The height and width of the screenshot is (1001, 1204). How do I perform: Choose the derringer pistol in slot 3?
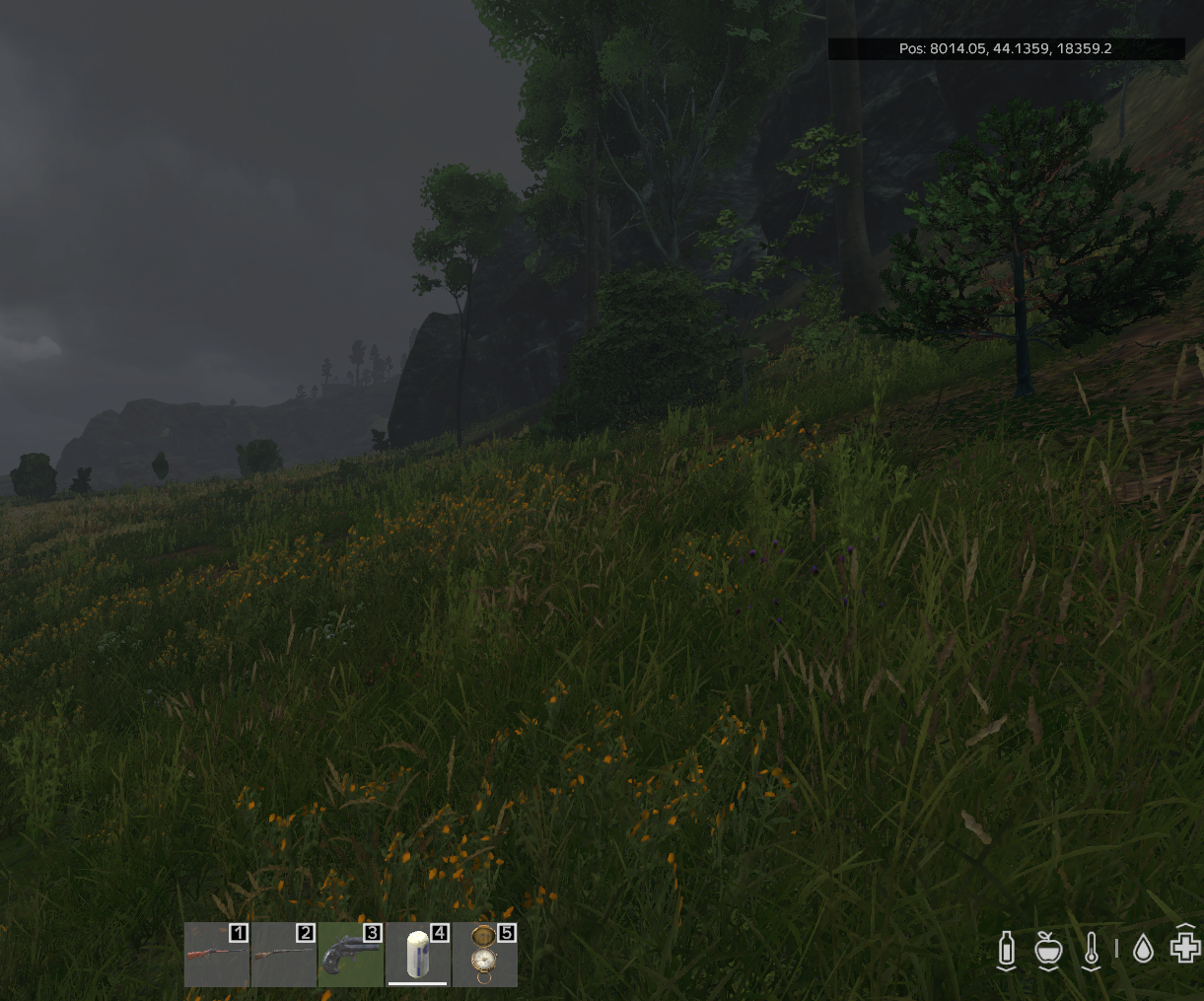351,955
